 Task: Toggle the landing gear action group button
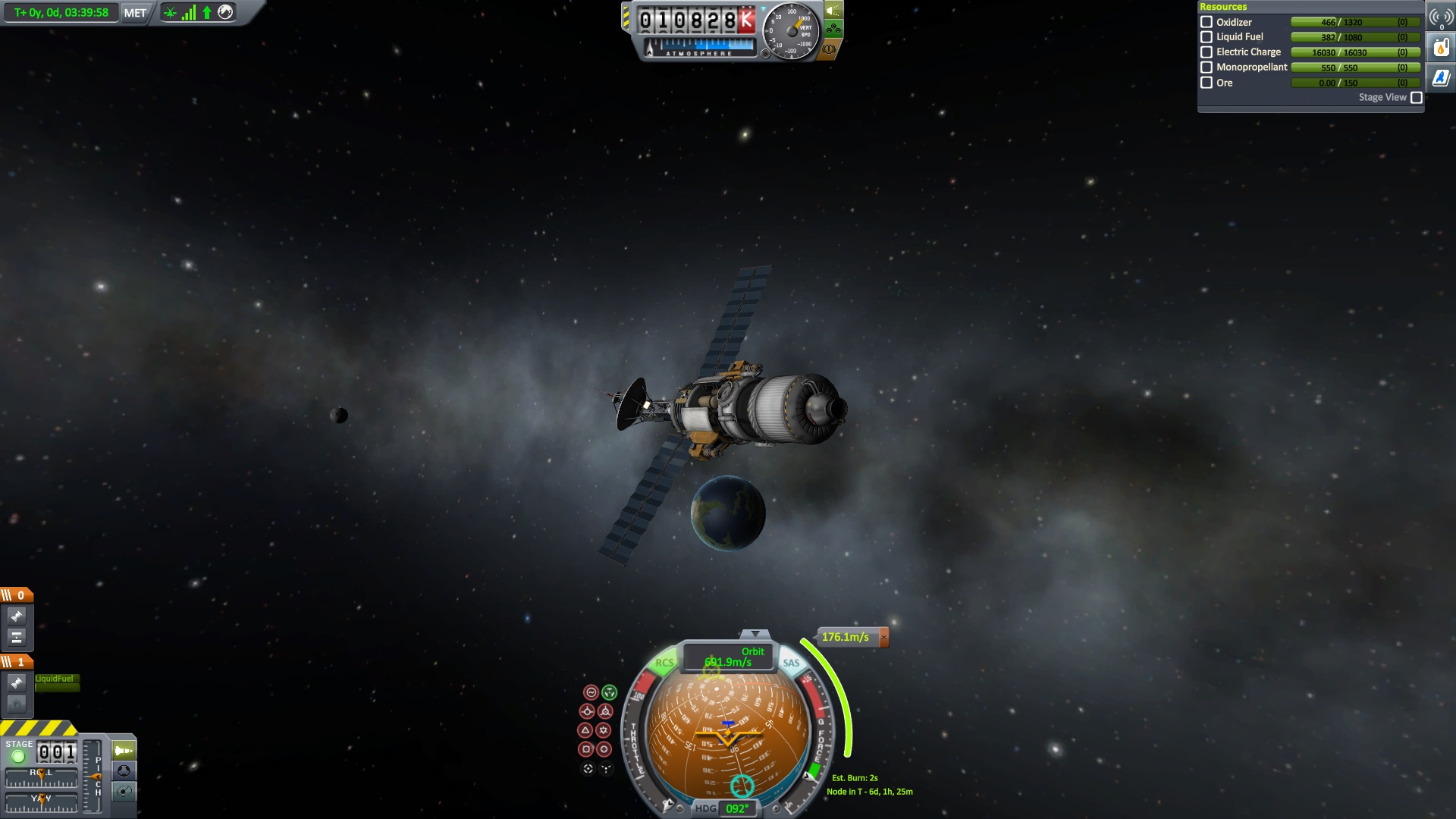coord(833,30)
